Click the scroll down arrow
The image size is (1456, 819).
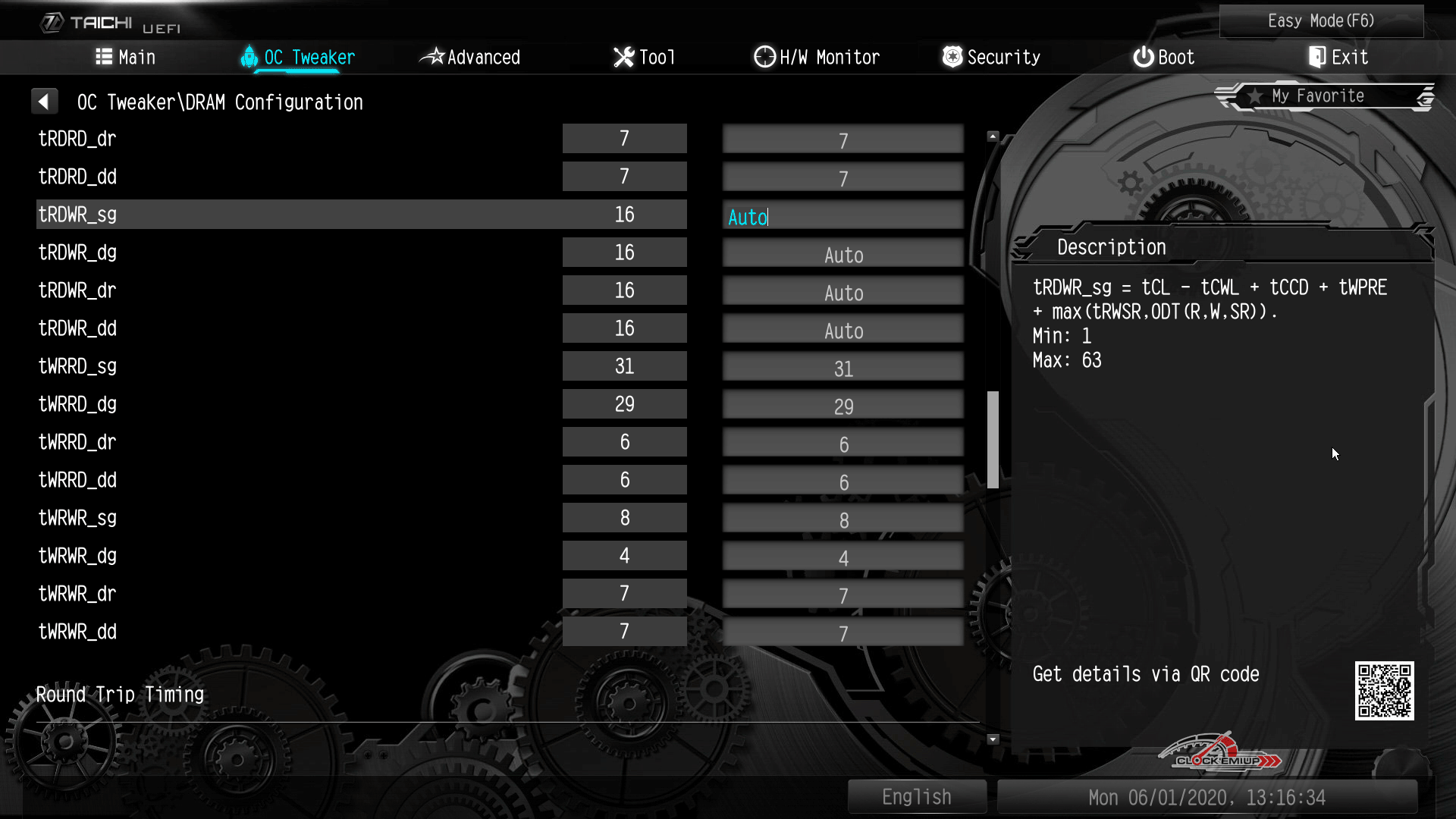[993, 739]
